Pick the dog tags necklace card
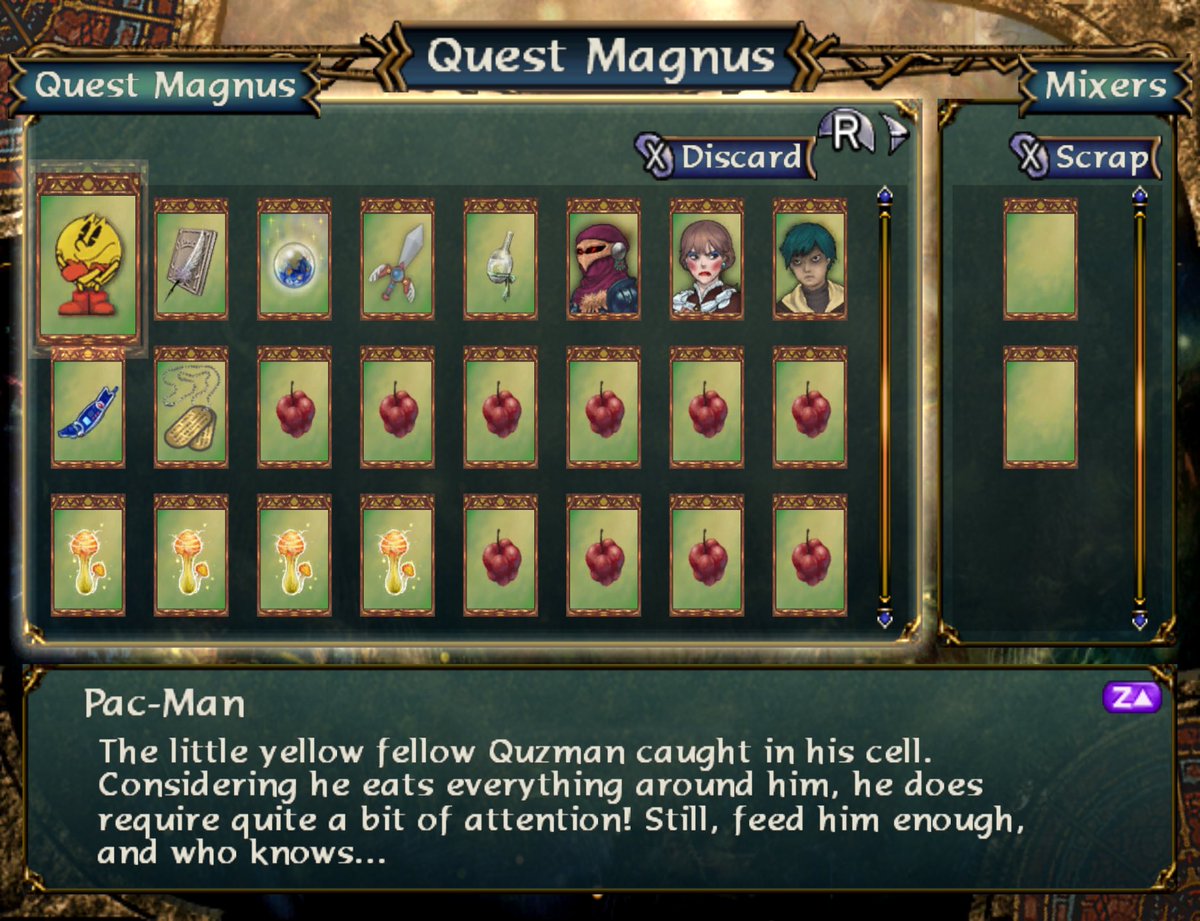The height and width of the screenshot is (921, 1200). (x=190, y=408)
